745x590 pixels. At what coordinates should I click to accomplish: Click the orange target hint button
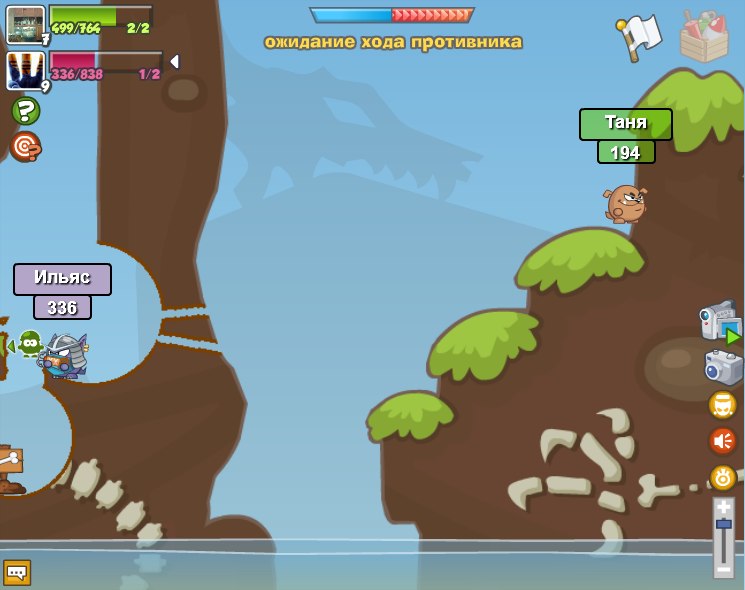click(x=26, y=146)
